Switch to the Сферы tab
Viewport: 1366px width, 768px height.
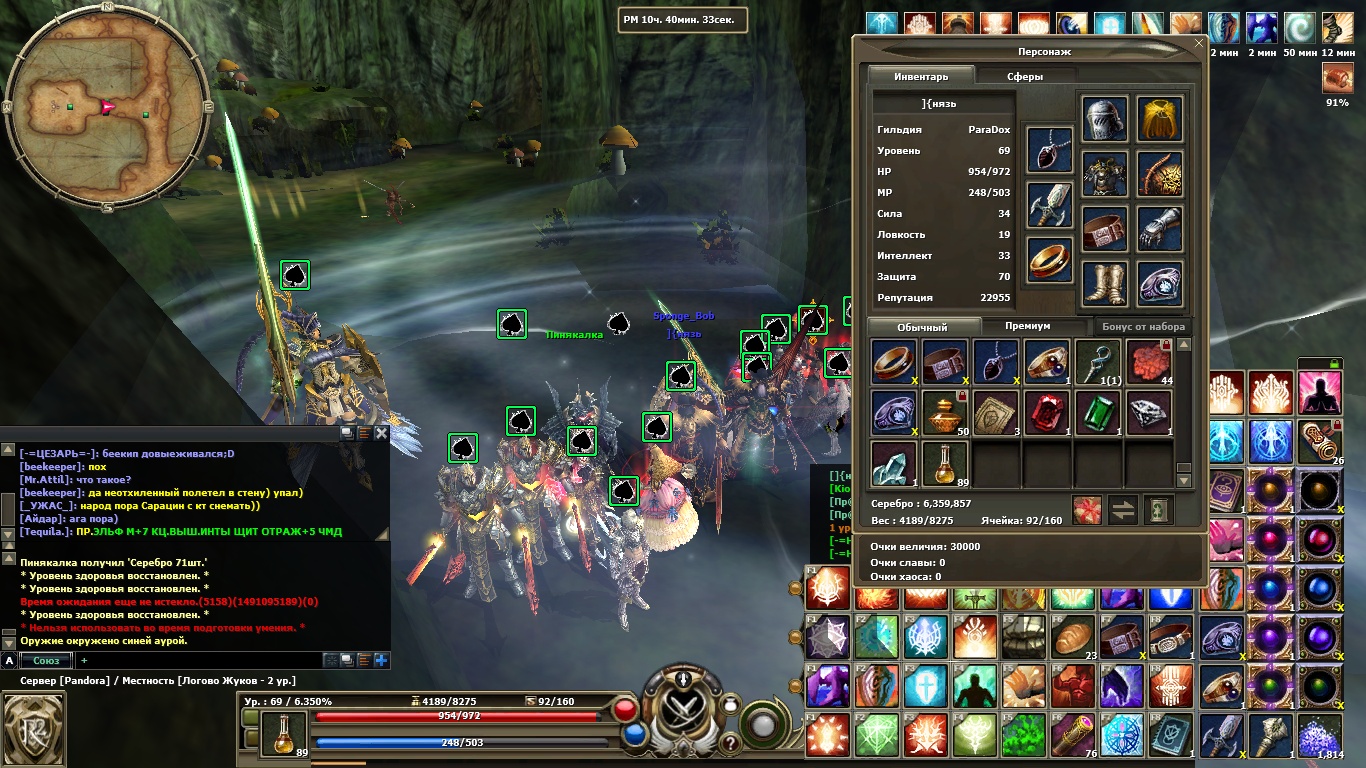1024,76
